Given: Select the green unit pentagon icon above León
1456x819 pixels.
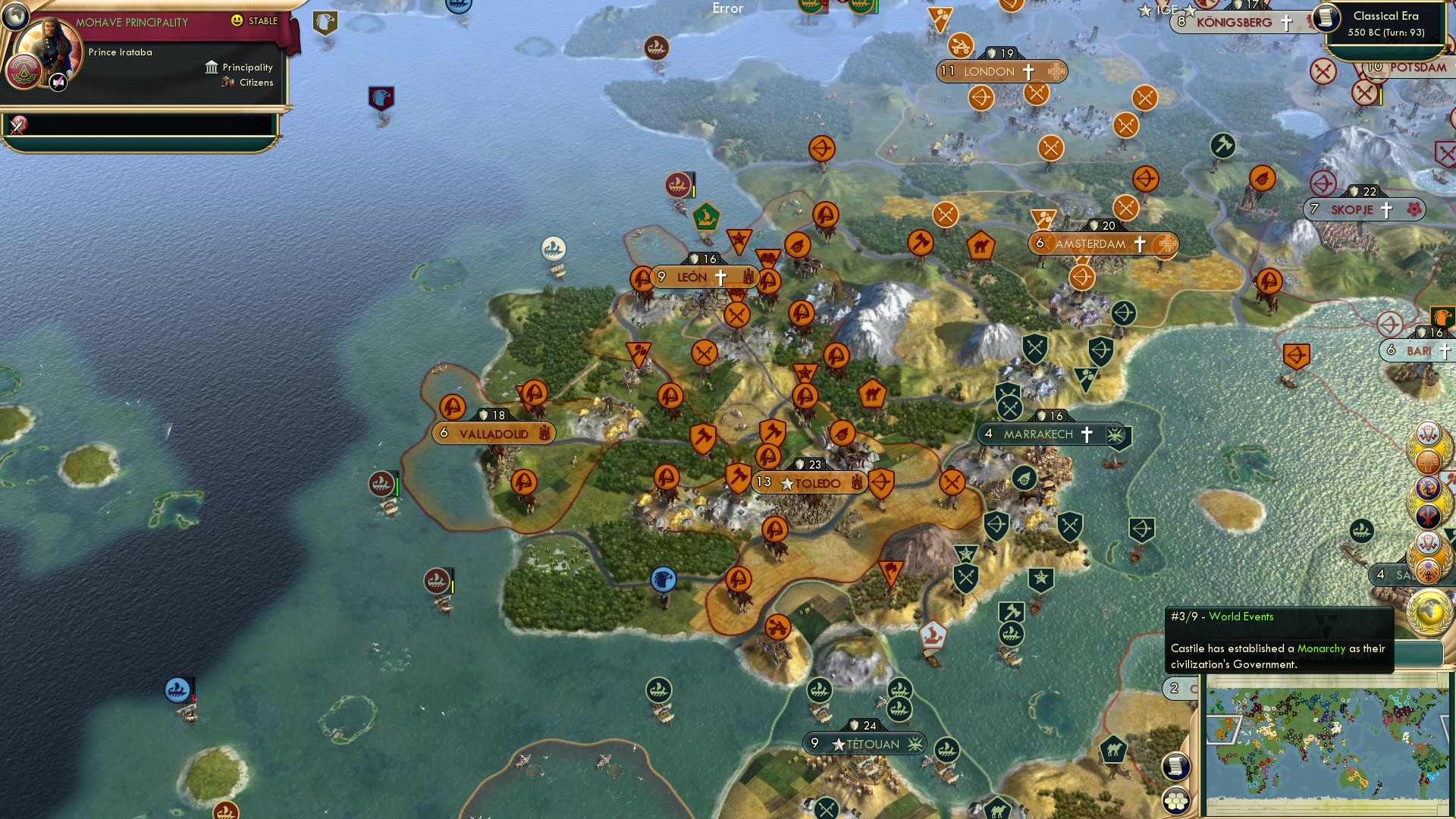Looking at the screenshot, I should [x=704, y=215].
